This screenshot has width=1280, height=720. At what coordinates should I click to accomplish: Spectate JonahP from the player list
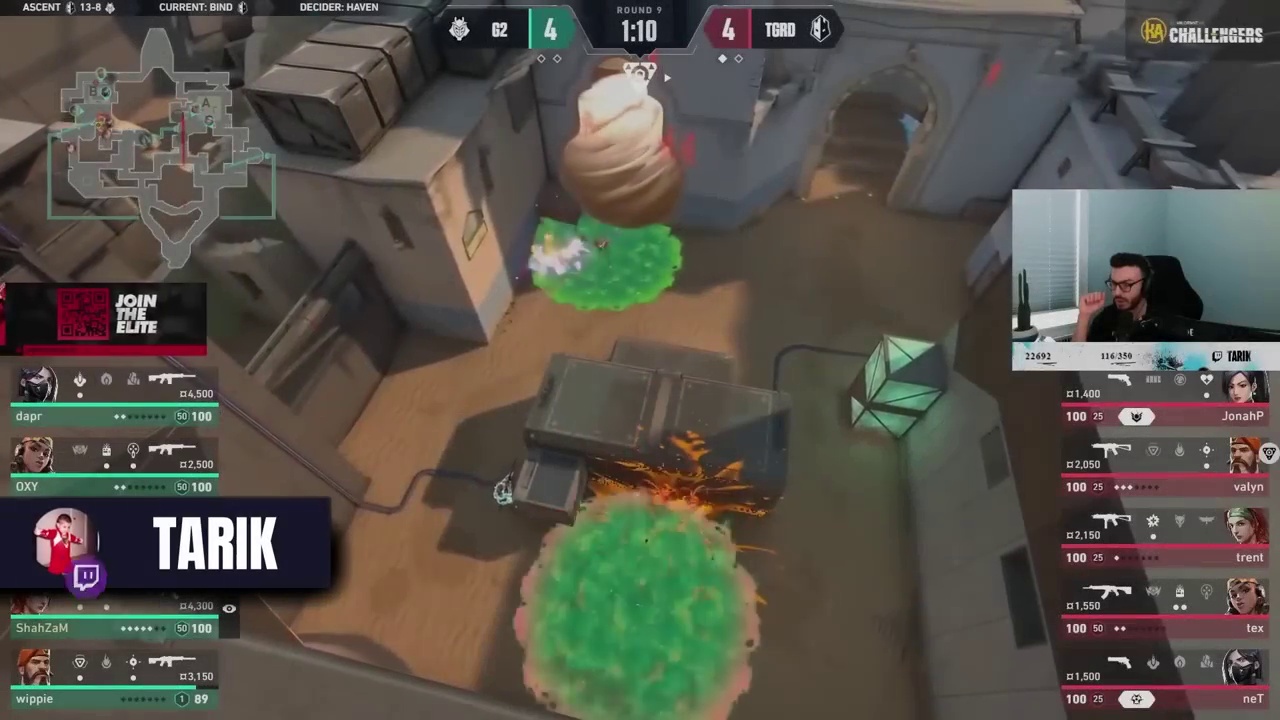(1165, 400)
